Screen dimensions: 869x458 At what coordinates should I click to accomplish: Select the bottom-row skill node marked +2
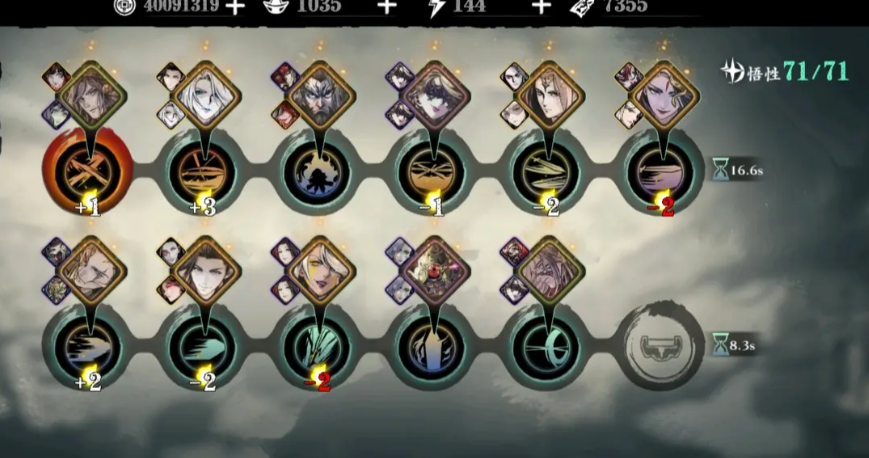86,345
